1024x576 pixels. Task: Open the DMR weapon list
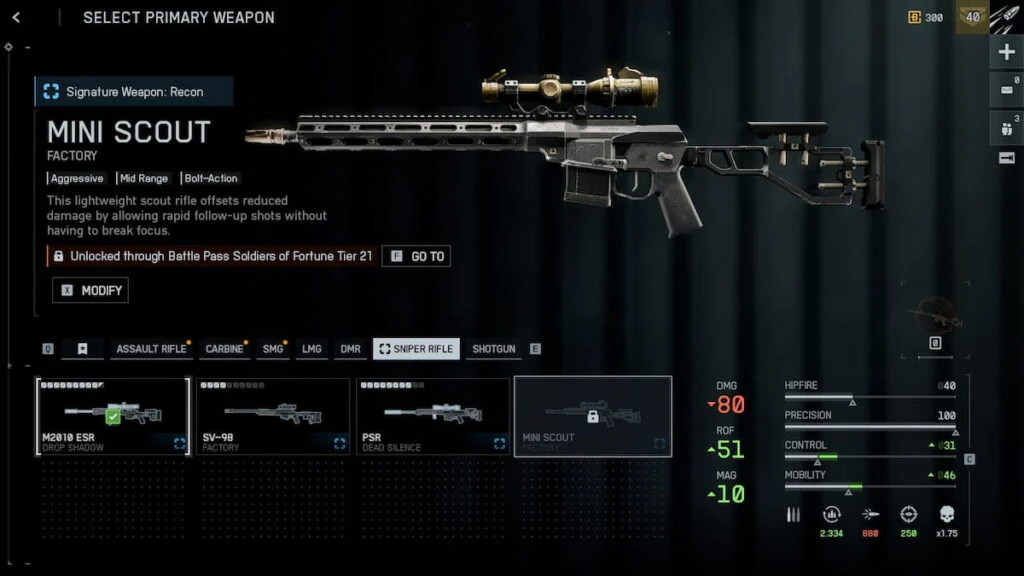[x=350, y=349]
